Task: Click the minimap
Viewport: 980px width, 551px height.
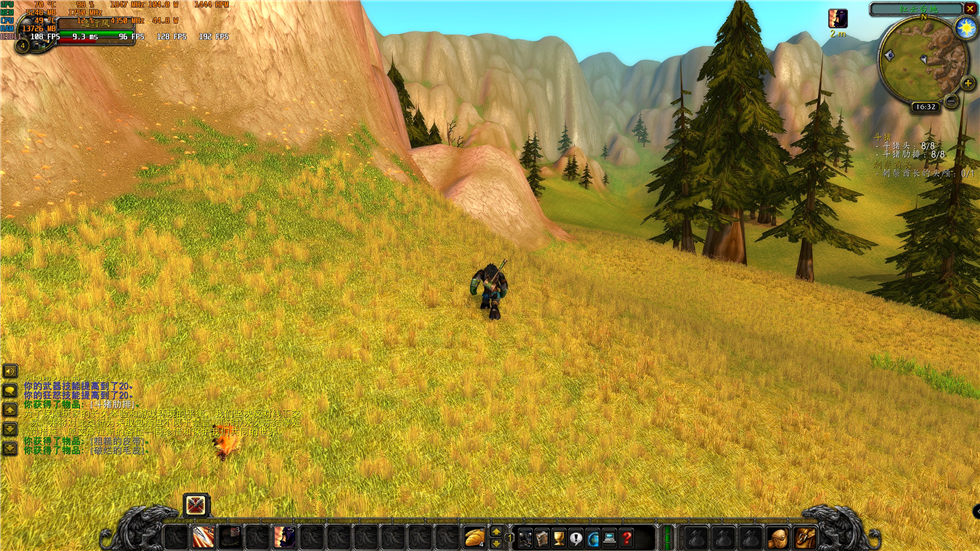Action: [922, 60]
